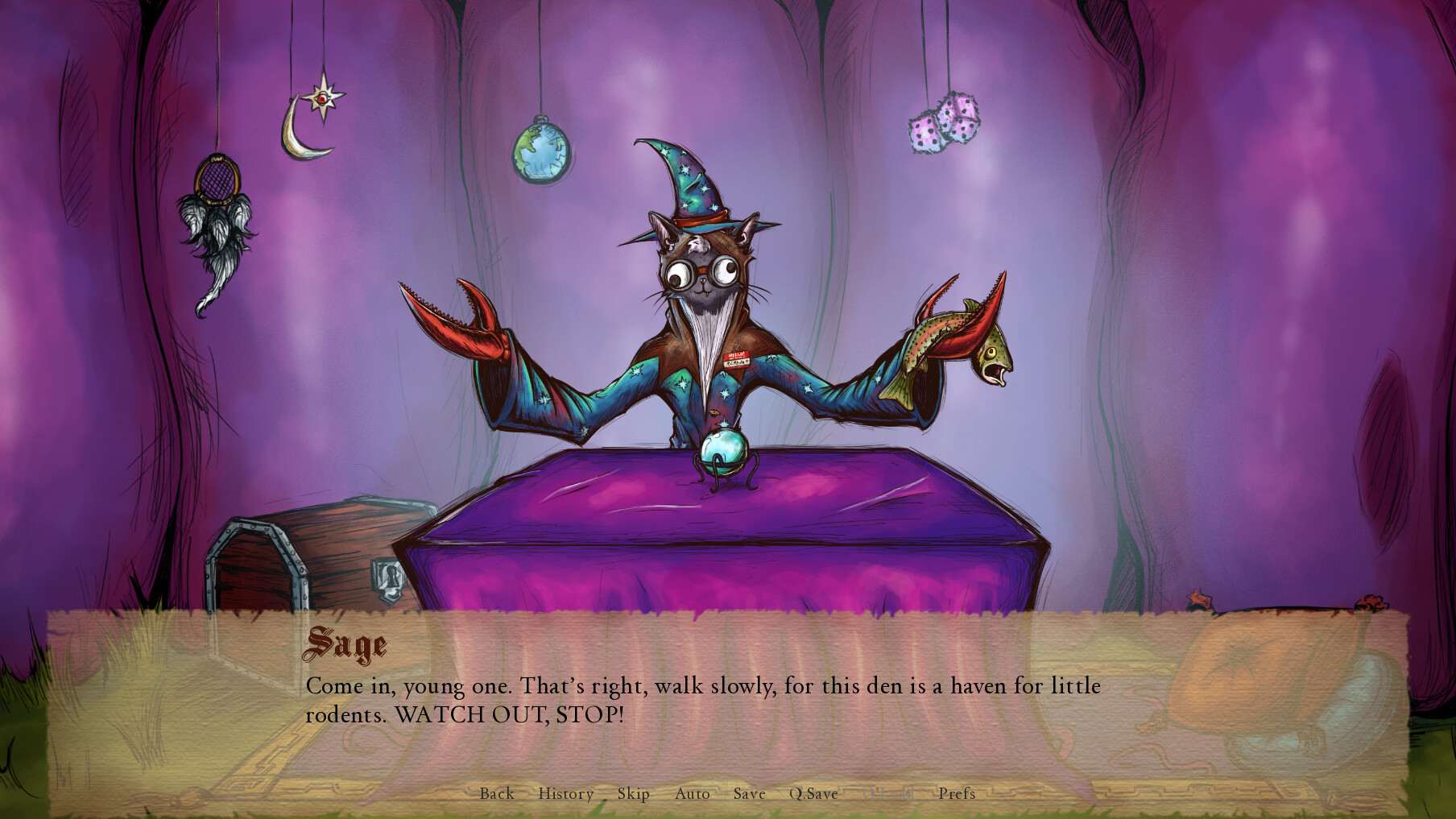Open the History screen

pyautogui.click(x=566, y=794)
